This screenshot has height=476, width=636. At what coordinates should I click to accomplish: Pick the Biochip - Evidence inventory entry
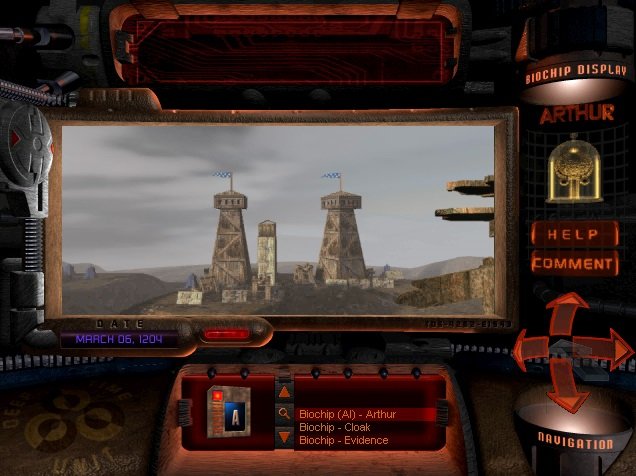(x=344, y=440)
